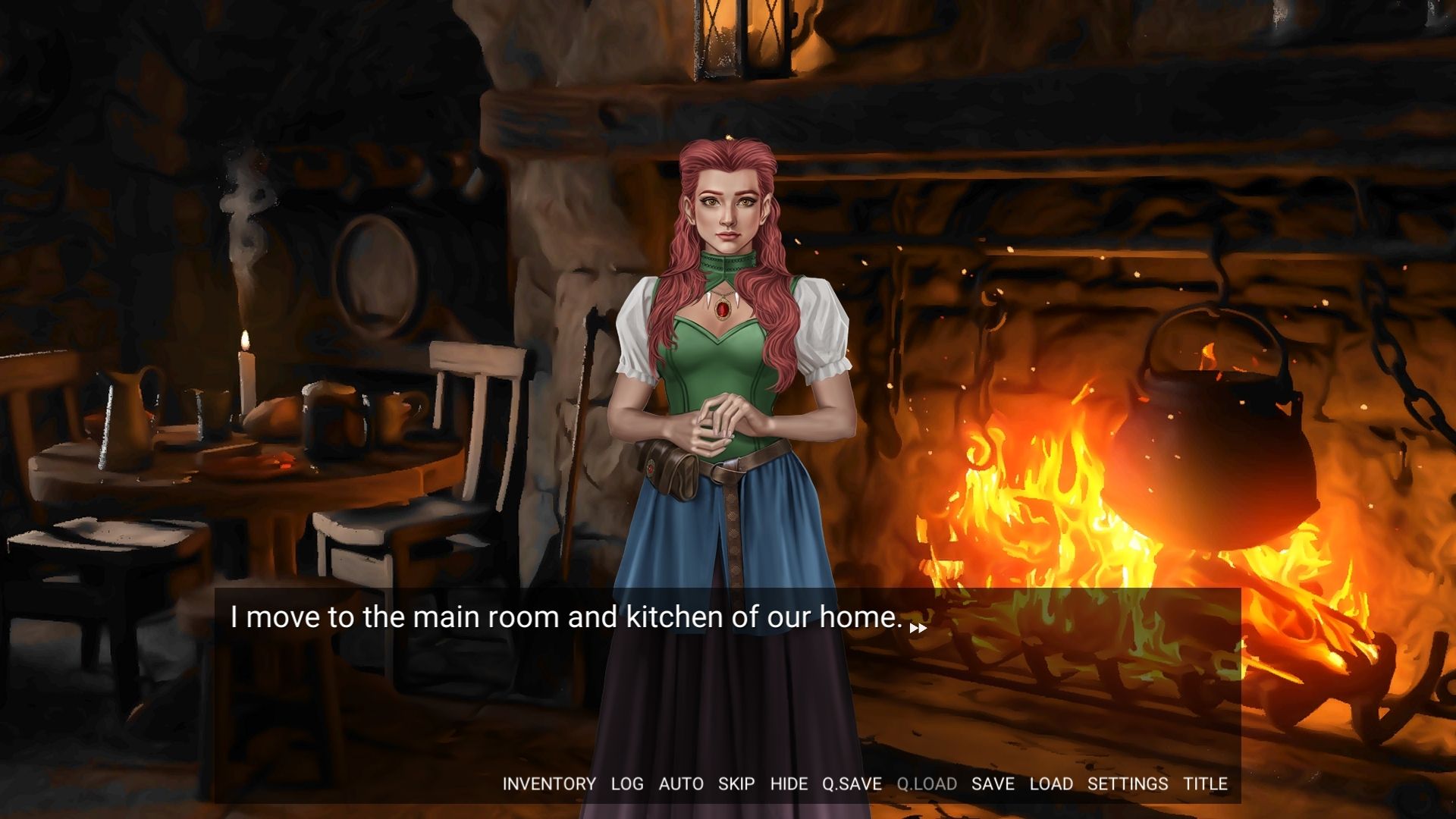Return to the TITLE screen

click(1205, 784)
